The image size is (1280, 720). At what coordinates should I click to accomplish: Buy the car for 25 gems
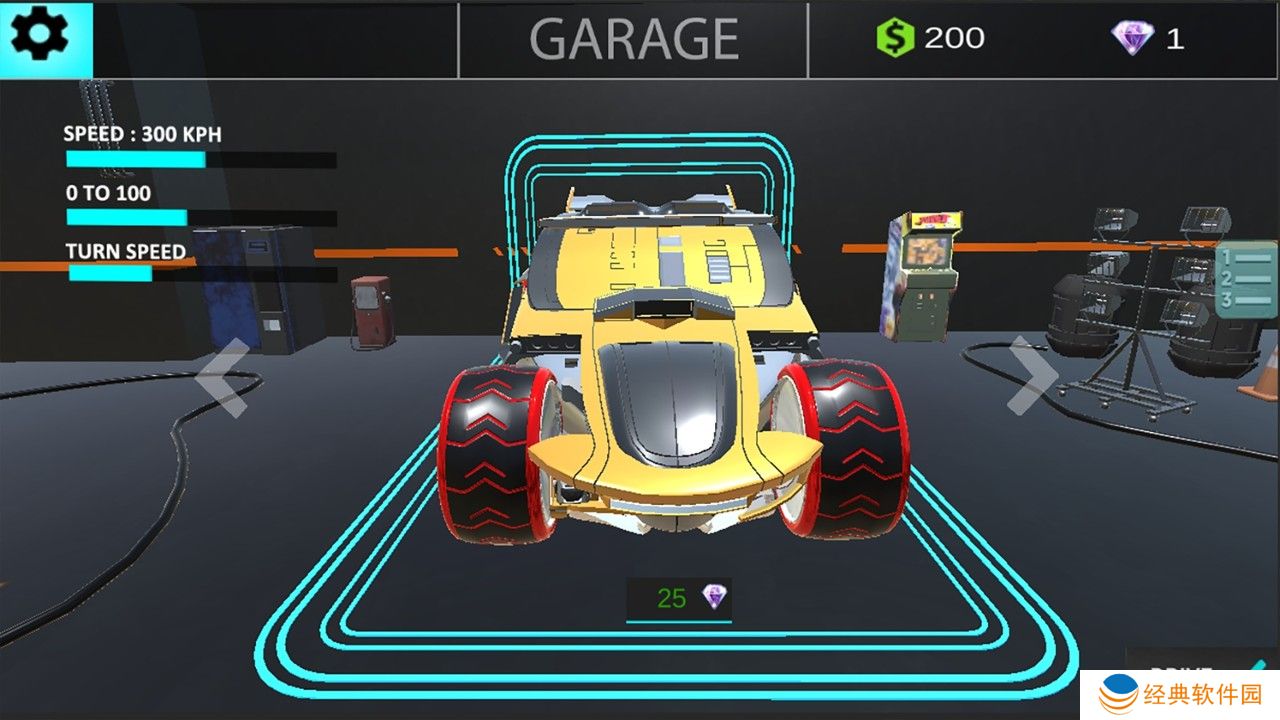pos(679,599)
